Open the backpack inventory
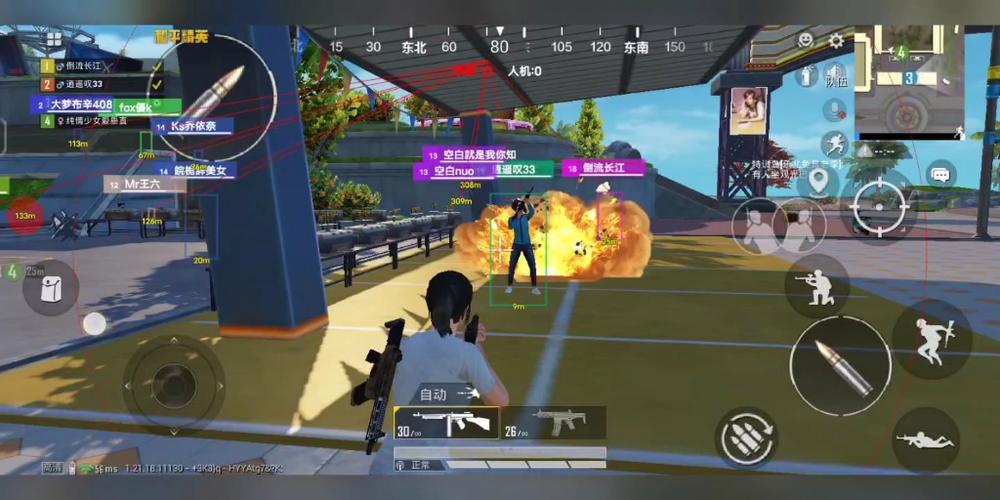1000x500 pixels. tap(49, 288)
